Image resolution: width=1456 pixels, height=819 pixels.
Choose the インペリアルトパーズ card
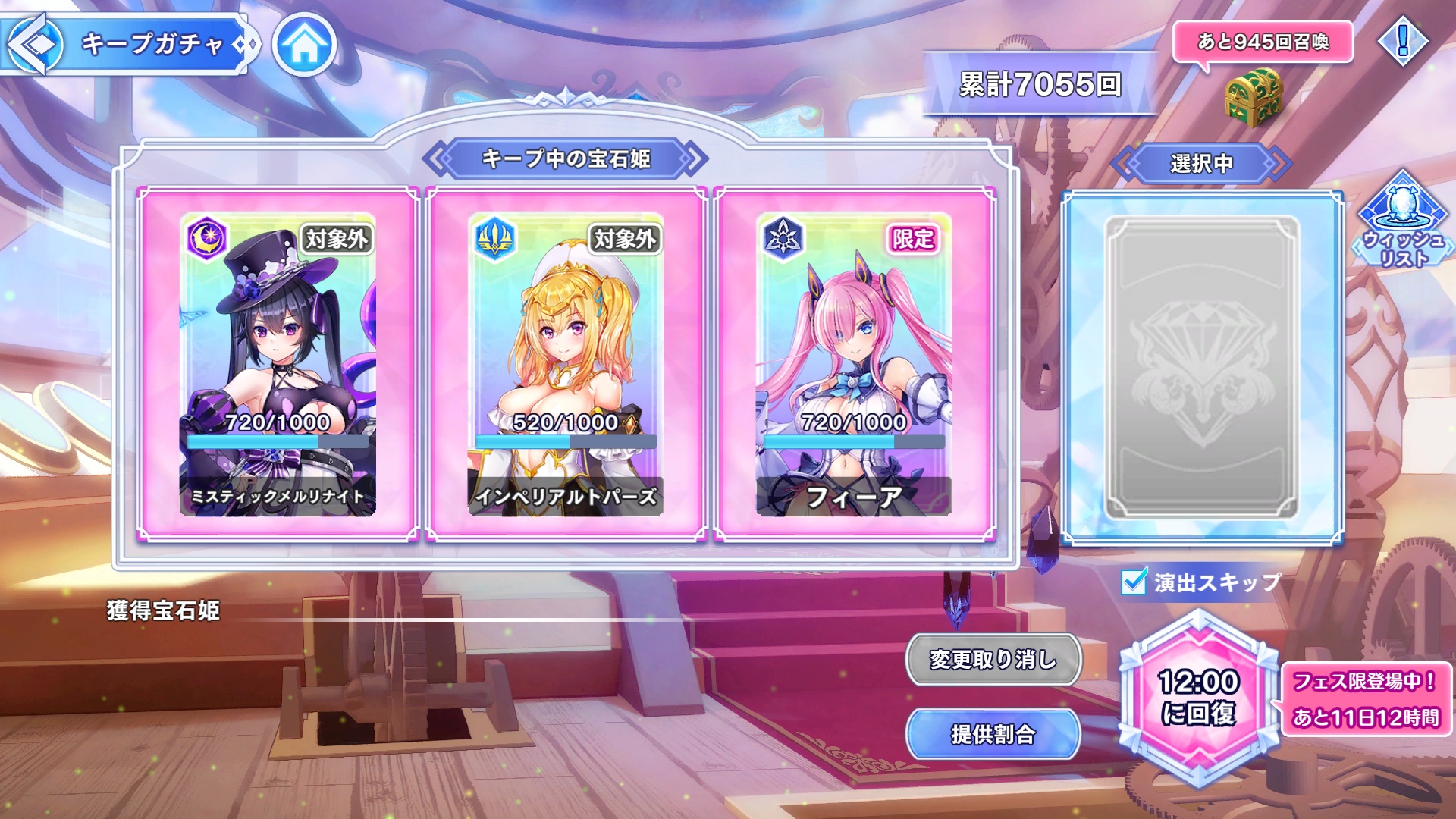click(x=566, y=364)
